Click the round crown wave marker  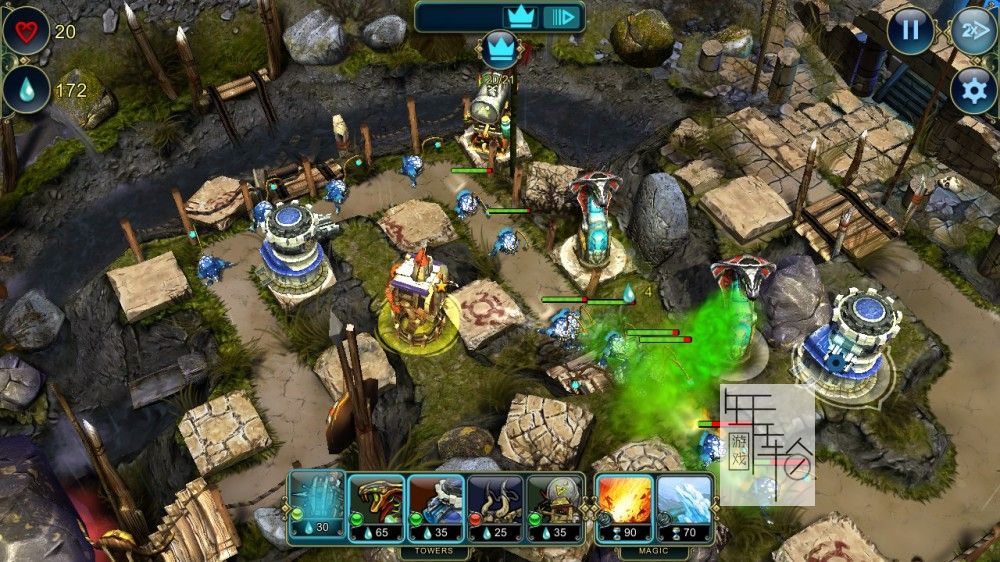point(497,47)
